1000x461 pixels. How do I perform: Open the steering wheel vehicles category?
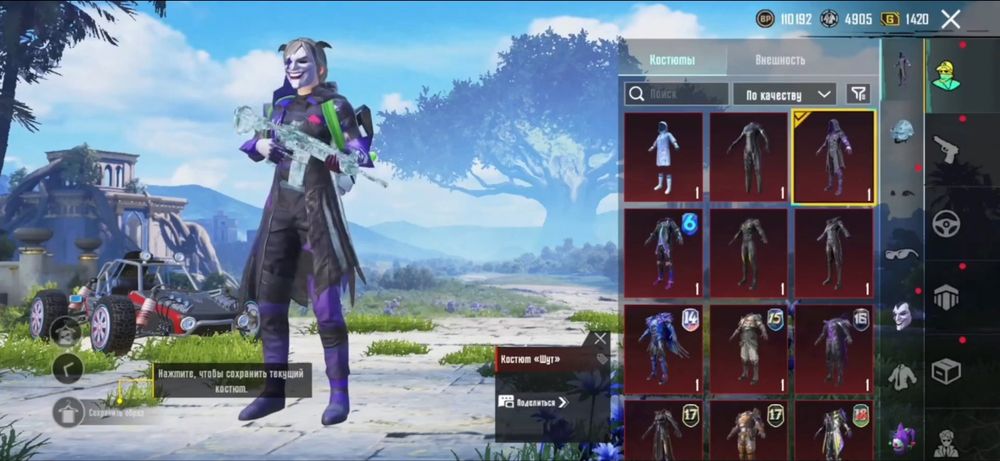946,223
